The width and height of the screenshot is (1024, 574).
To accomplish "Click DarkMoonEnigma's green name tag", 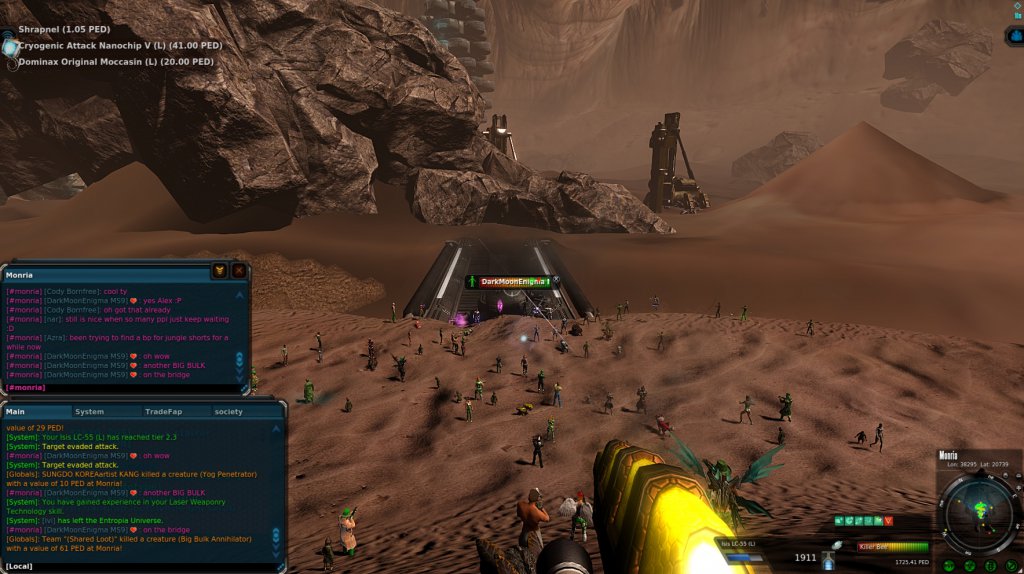I will point(515,282).
